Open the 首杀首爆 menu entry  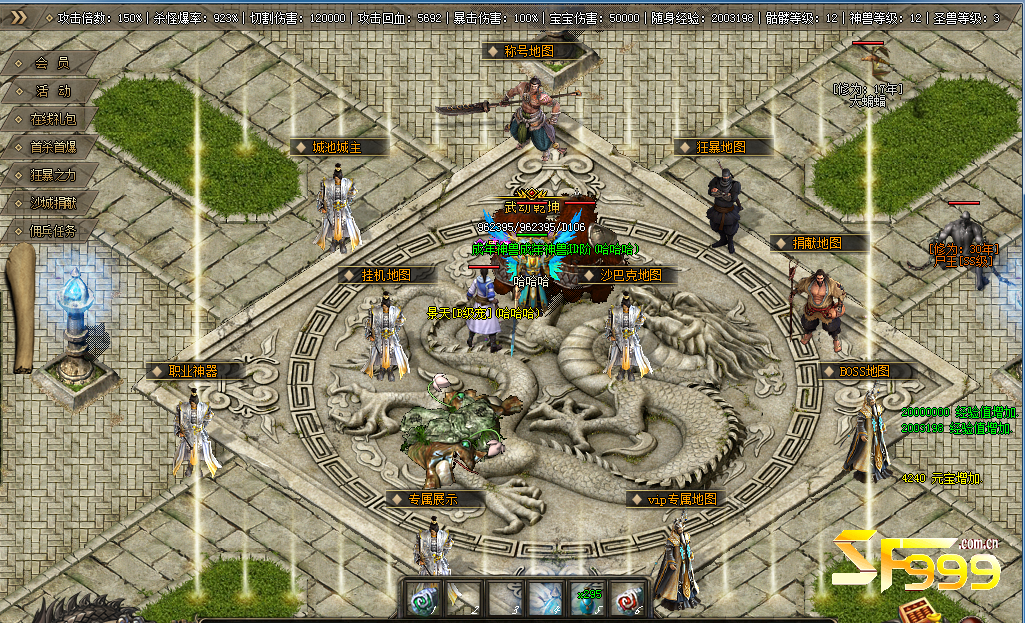[52, 147]
